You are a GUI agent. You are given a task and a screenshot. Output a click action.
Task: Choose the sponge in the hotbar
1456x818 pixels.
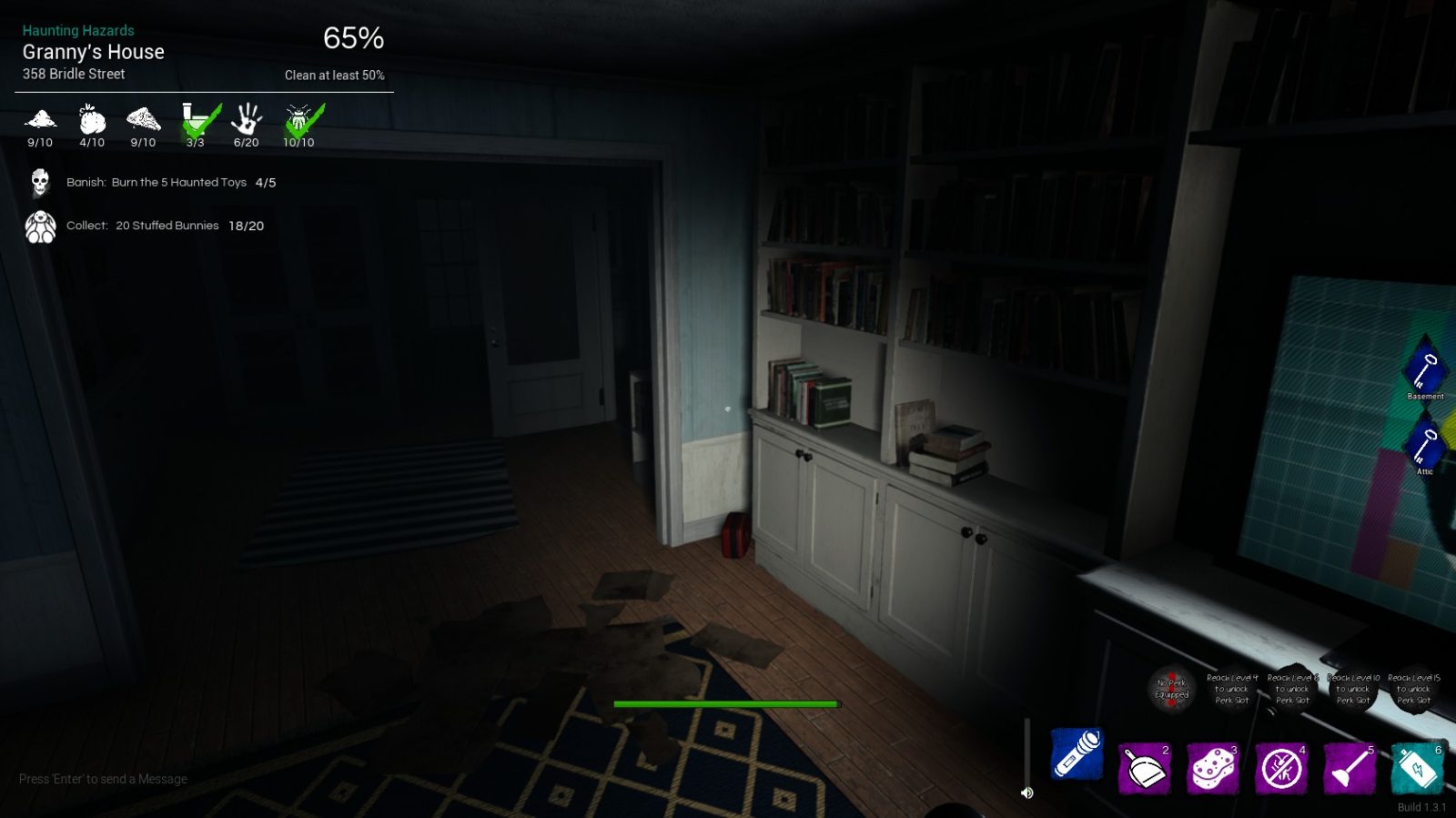[x=1212, y=769]
